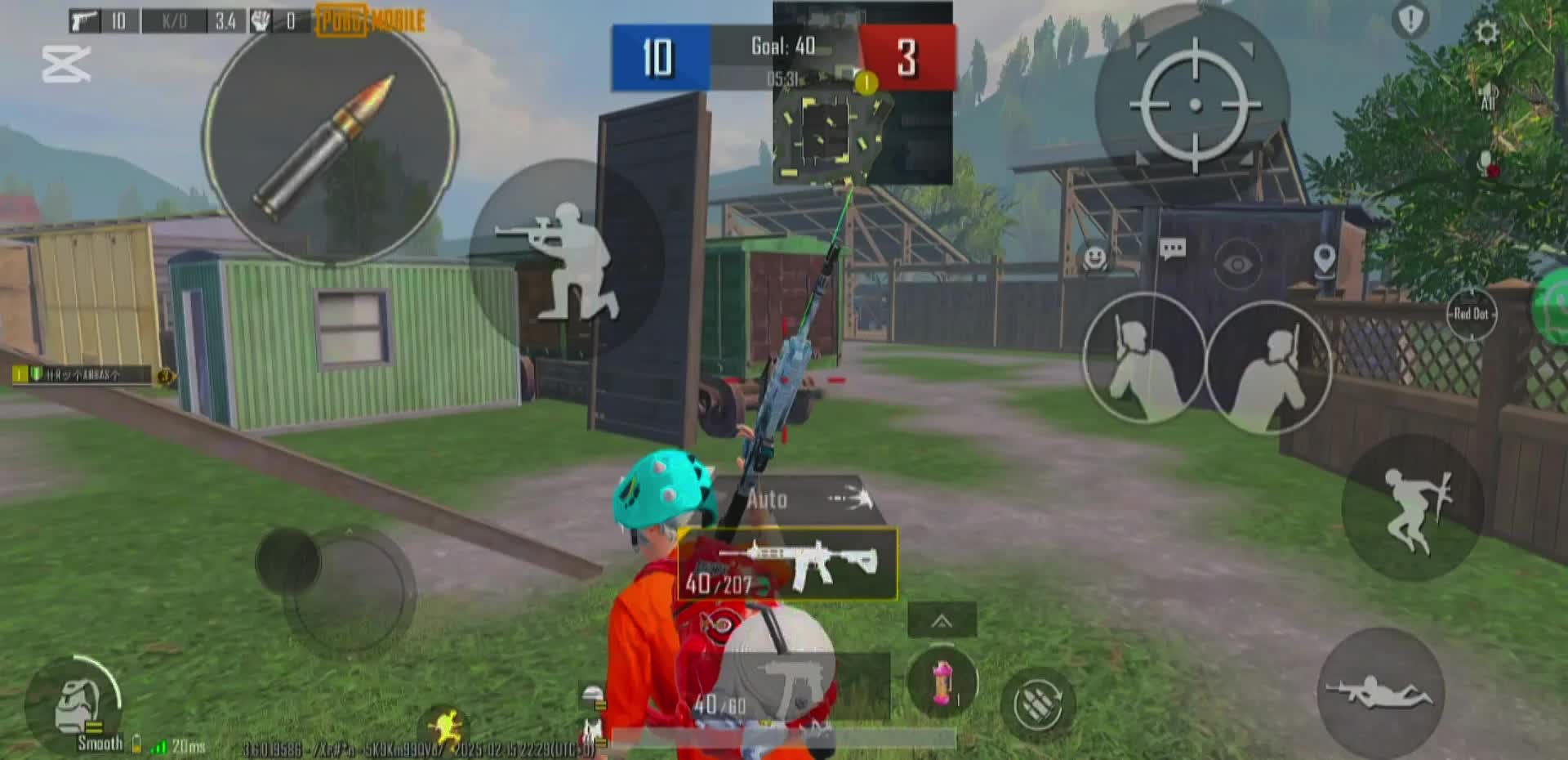Switch the Auto fire mode selector
This screenshot has height=760, width=1568.
[799, 498]
